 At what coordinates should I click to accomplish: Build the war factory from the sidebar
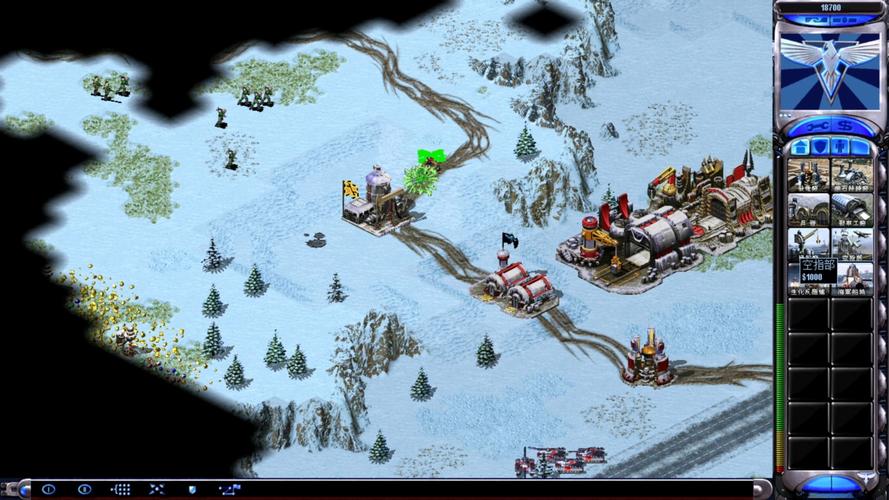tap(851, 210)
